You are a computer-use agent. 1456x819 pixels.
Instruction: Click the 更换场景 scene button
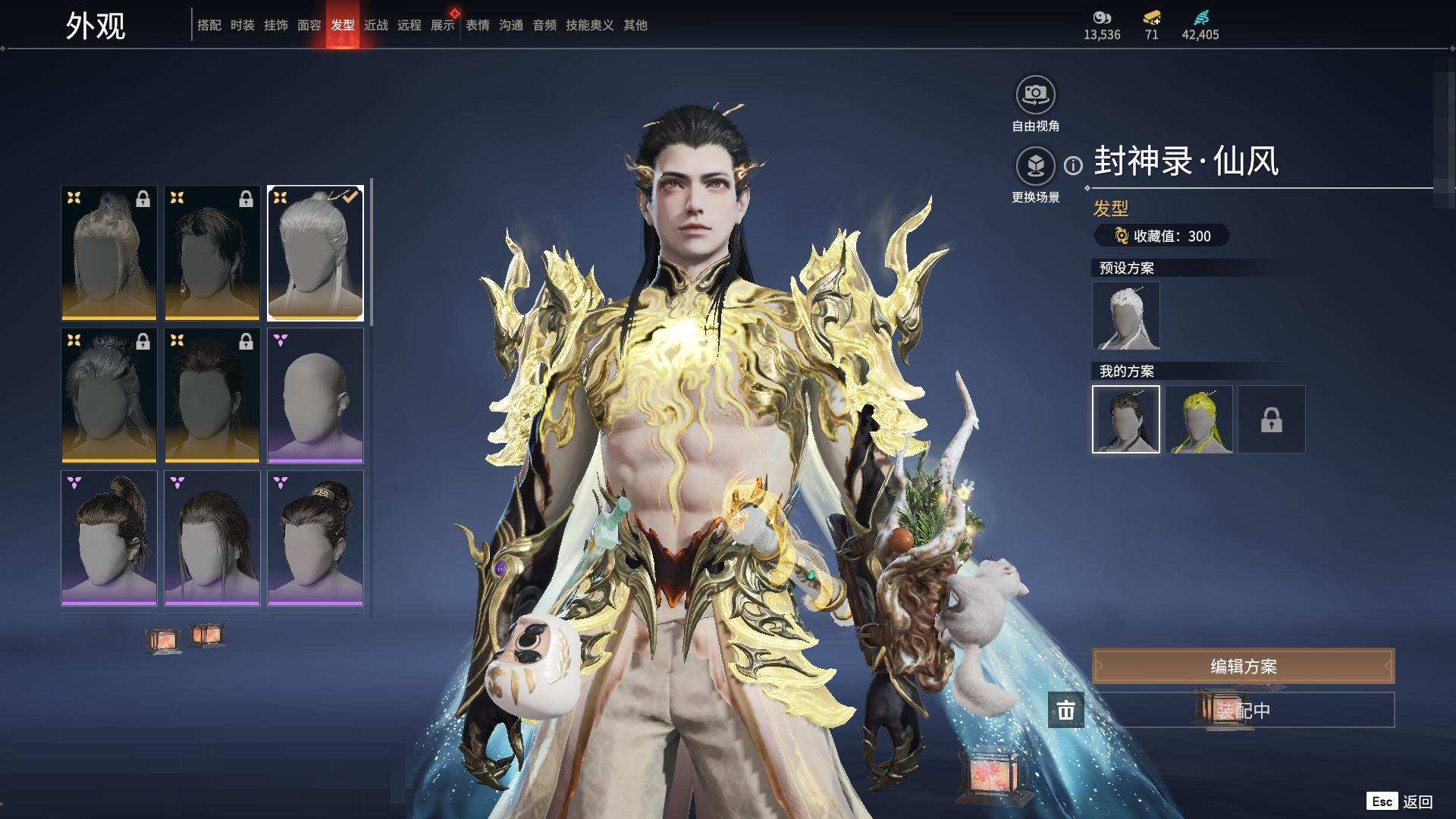[x=1035, y=166]
